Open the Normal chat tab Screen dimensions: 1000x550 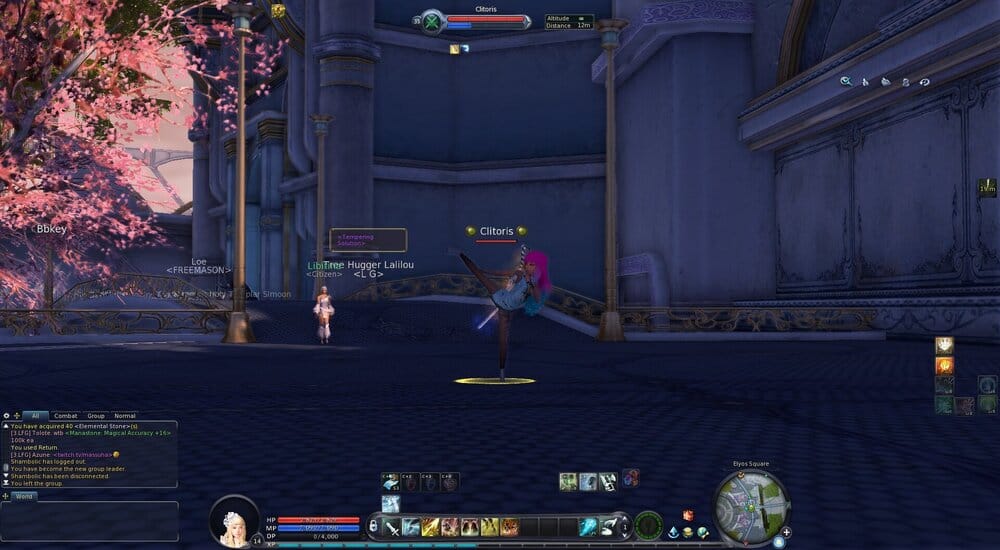point(125,415)
